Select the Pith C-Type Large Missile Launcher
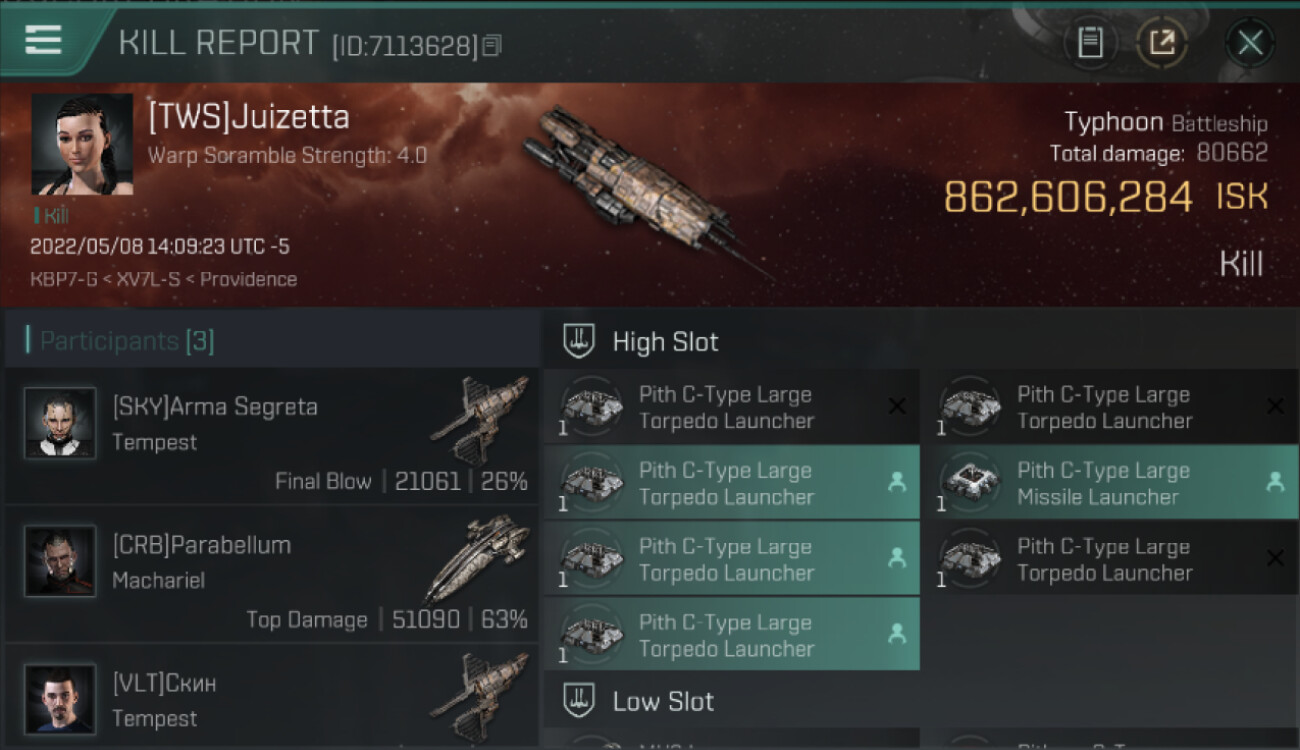 pyautogui.click(x=1109, y=483)
